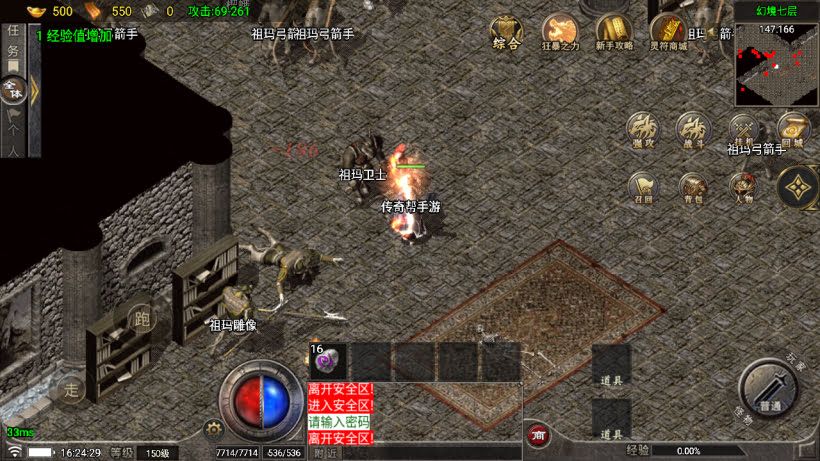The width and height of the screenshot is (820, 461).
Task: Click the red round chat button
Action: pos(538,435)
